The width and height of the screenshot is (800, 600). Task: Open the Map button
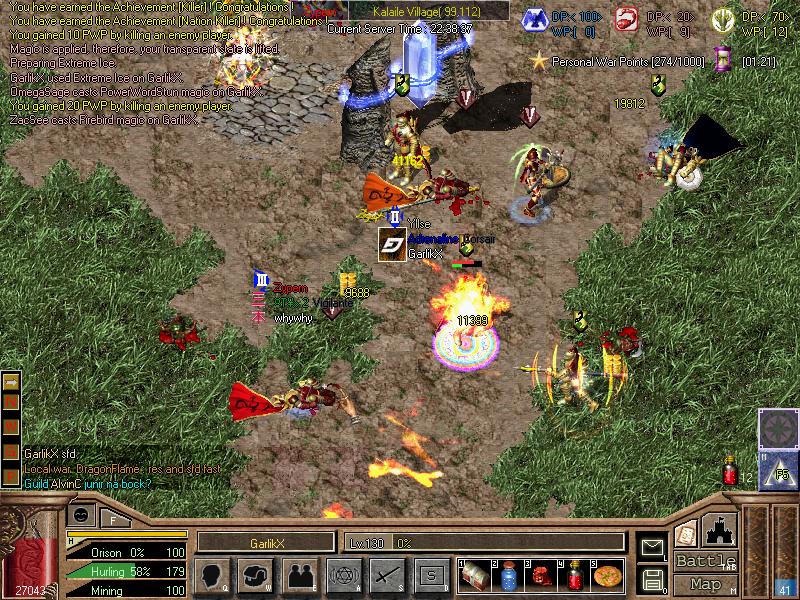pyautogui.click(x=705, y=584)
